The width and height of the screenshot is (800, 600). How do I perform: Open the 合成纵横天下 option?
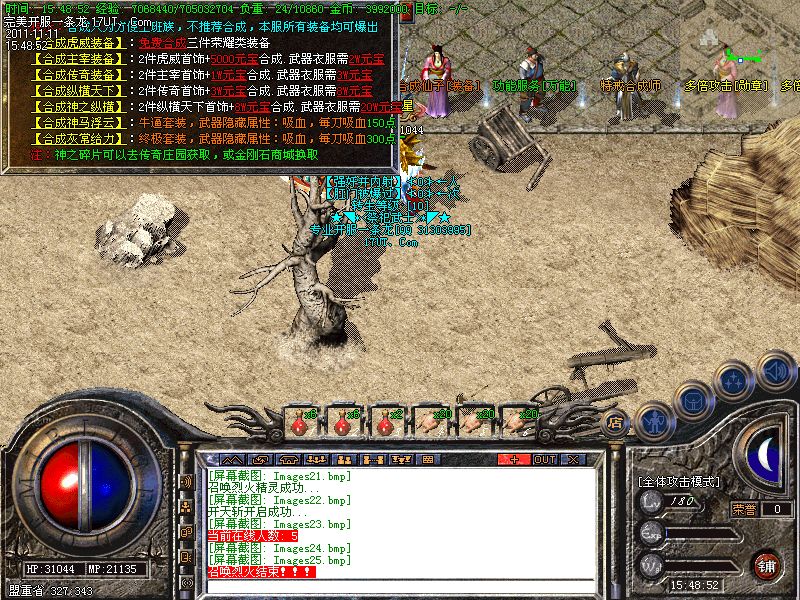[x=84, y=91]
